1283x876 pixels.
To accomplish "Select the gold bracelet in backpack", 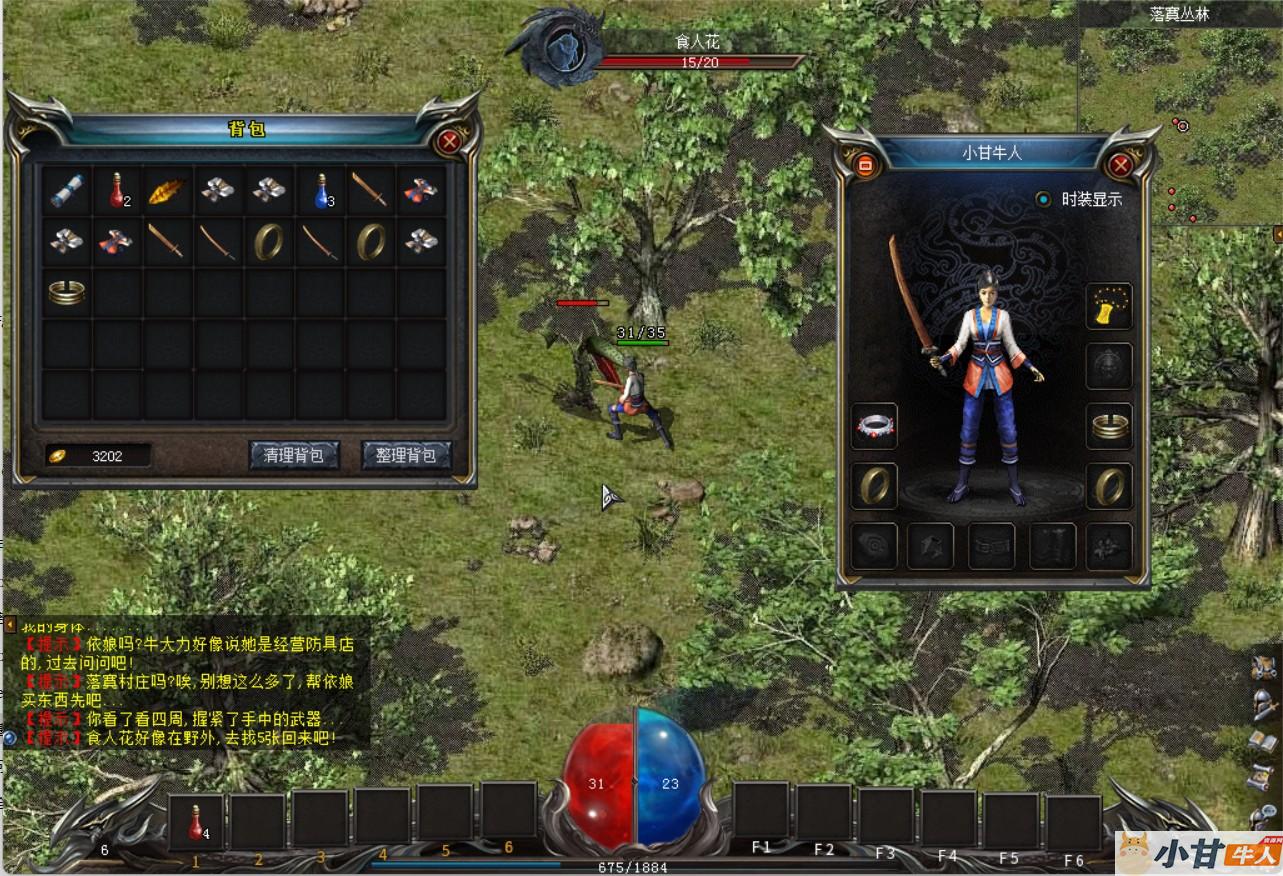I will click(67, 292).
